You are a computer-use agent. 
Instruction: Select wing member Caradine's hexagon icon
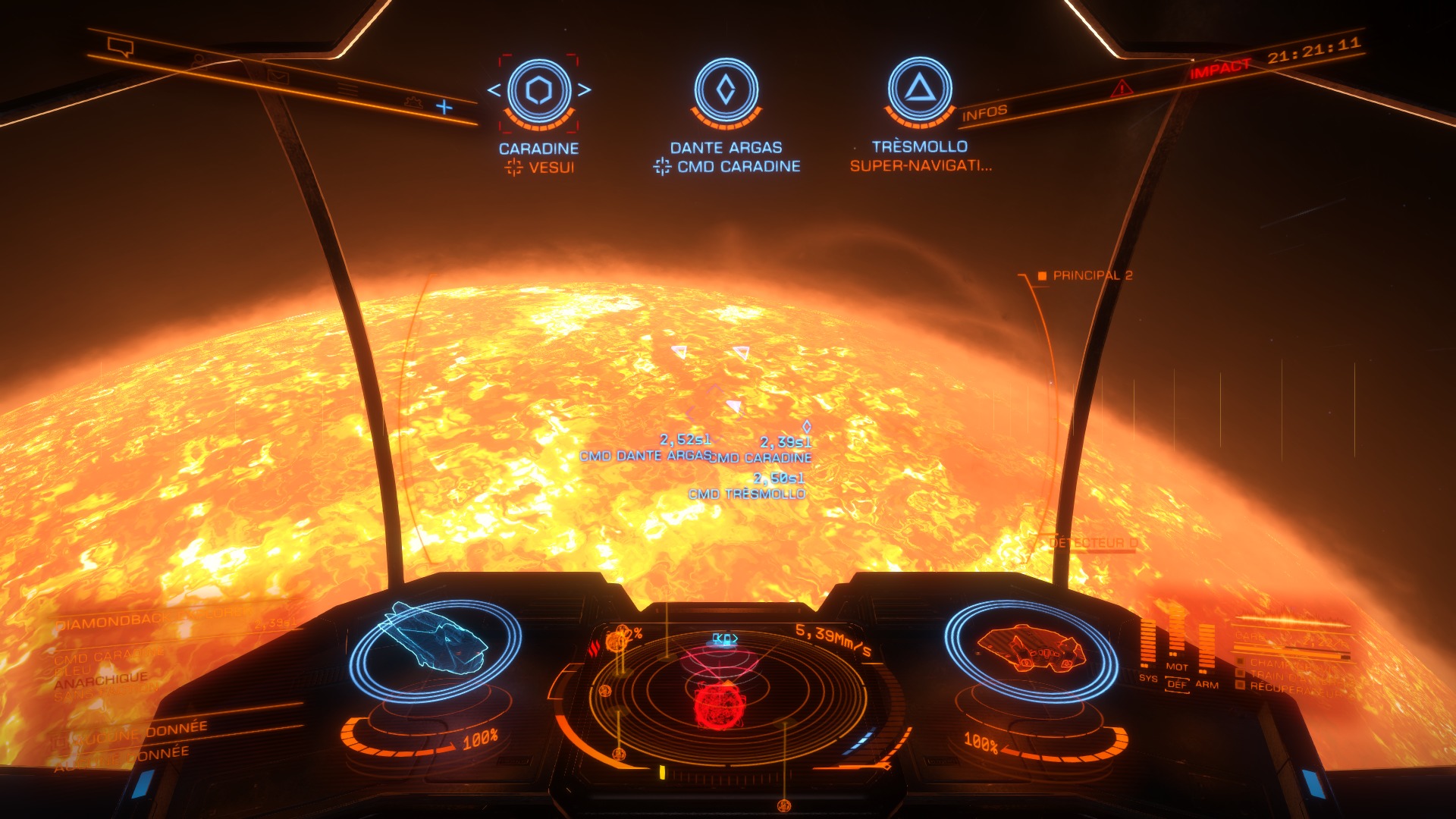click(x=539, y=90)
